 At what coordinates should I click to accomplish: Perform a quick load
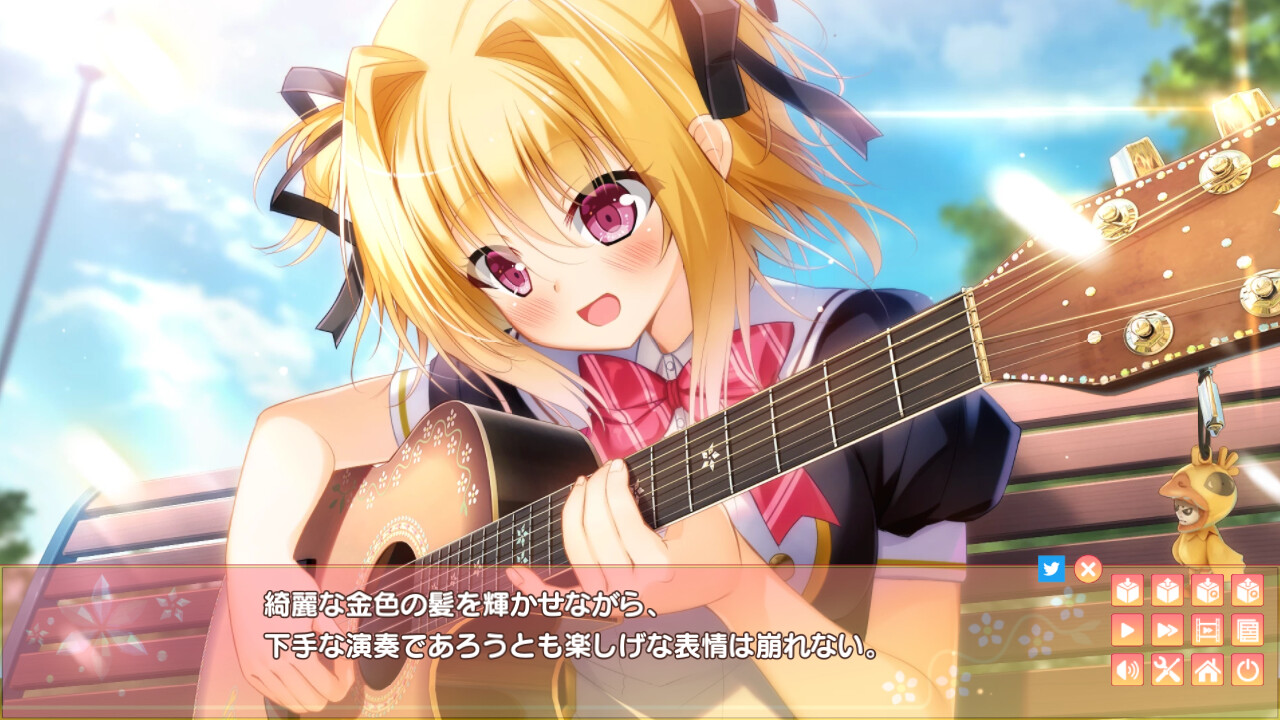tap(1247, 590)
